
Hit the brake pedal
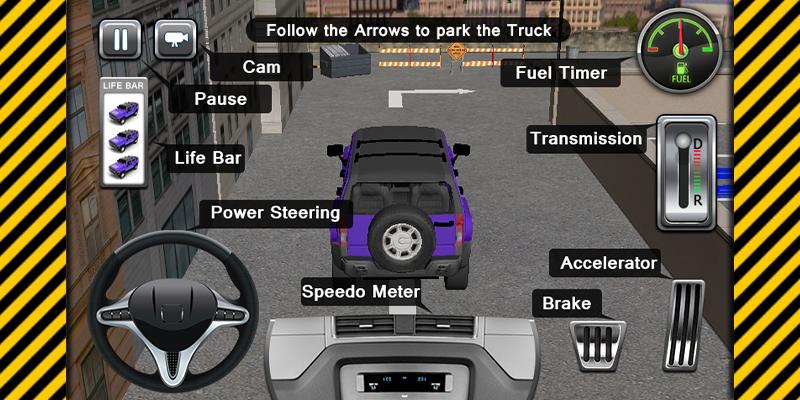click(598, 345)
